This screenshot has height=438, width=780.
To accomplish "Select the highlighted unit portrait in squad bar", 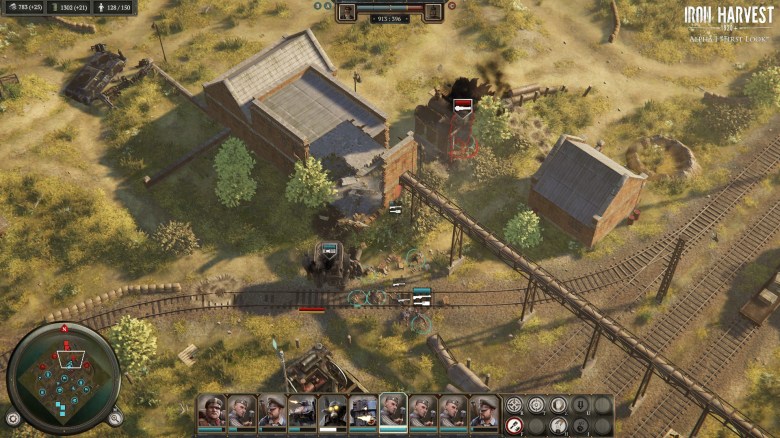I will coord(393,411).
